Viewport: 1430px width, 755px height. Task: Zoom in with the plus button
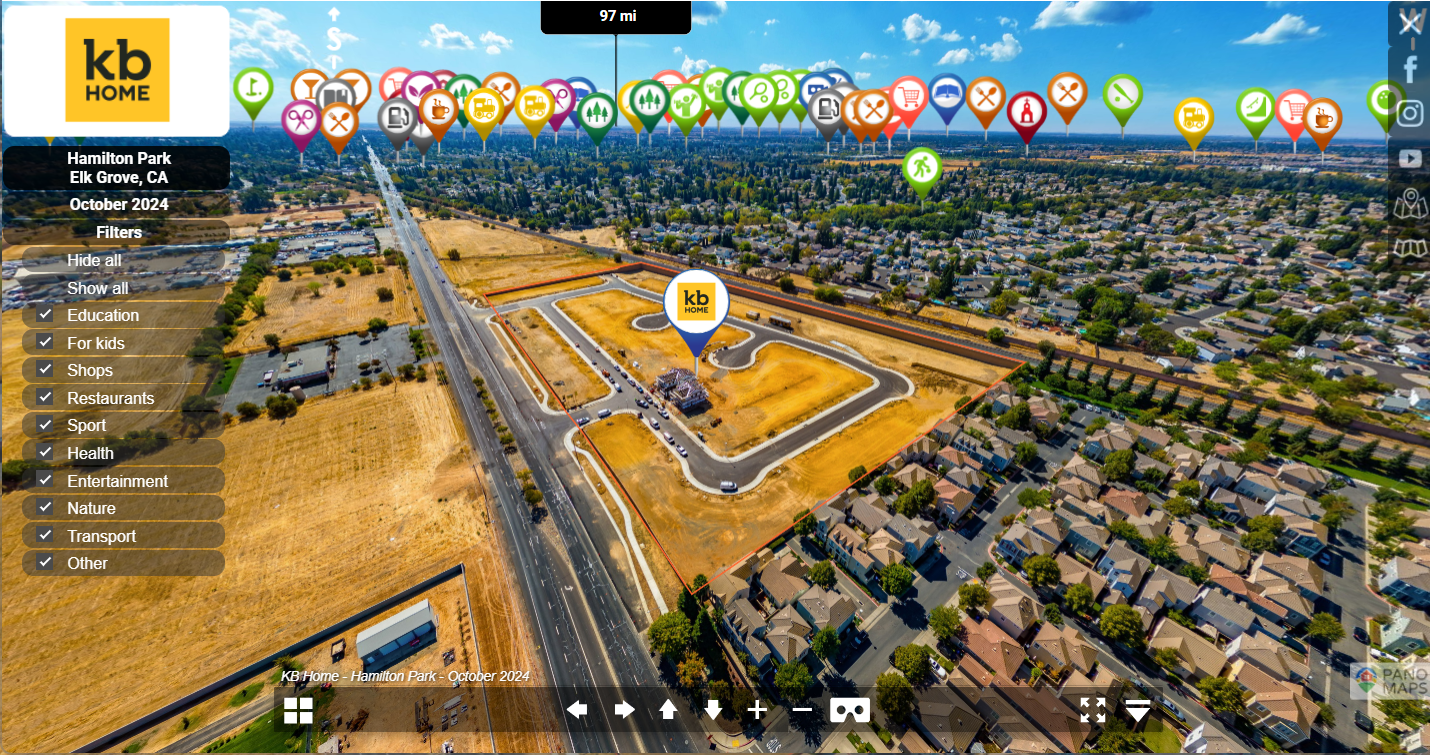coord(757,710)
